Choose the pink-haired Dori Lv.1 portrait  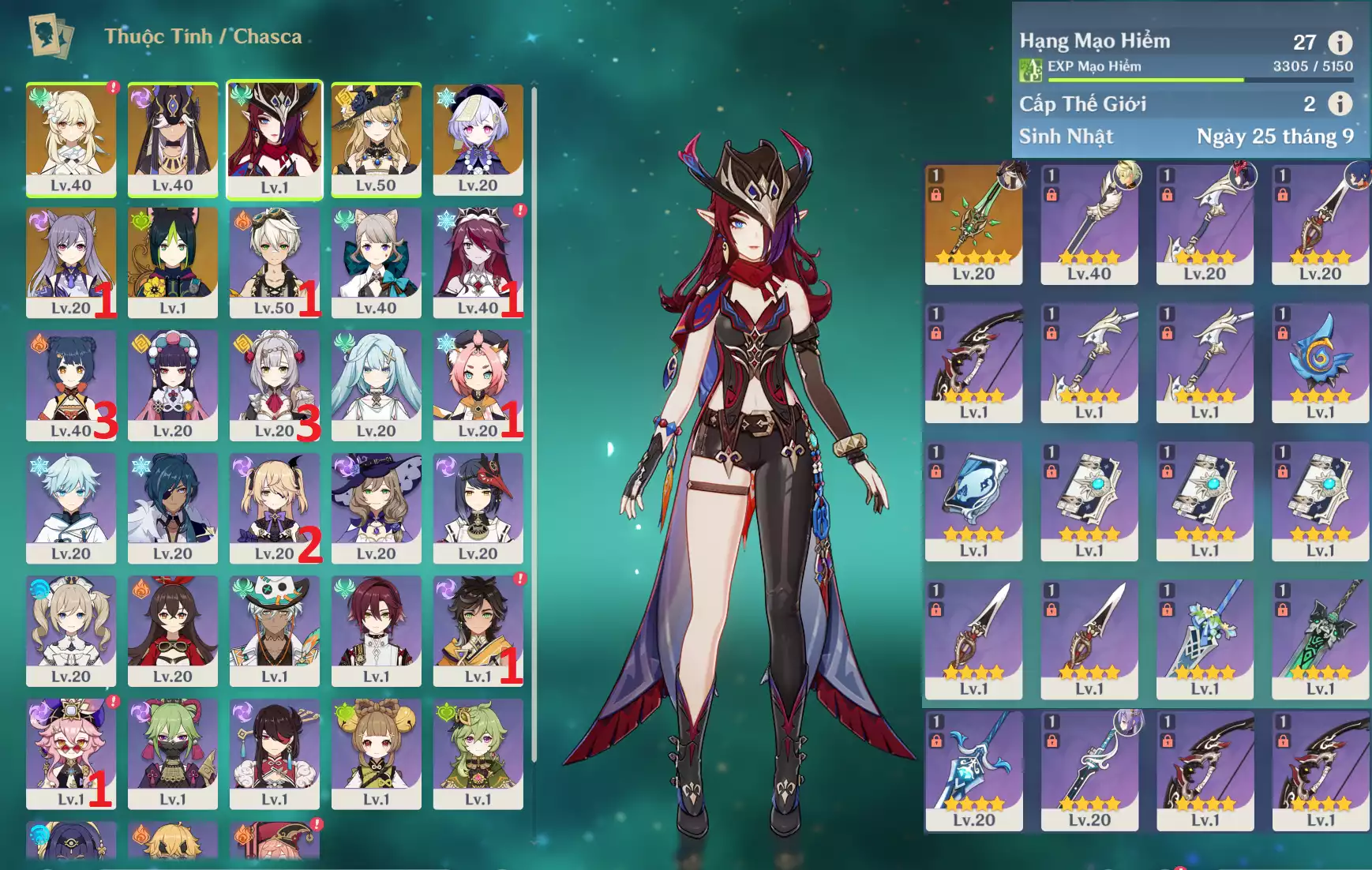(71, 752)
